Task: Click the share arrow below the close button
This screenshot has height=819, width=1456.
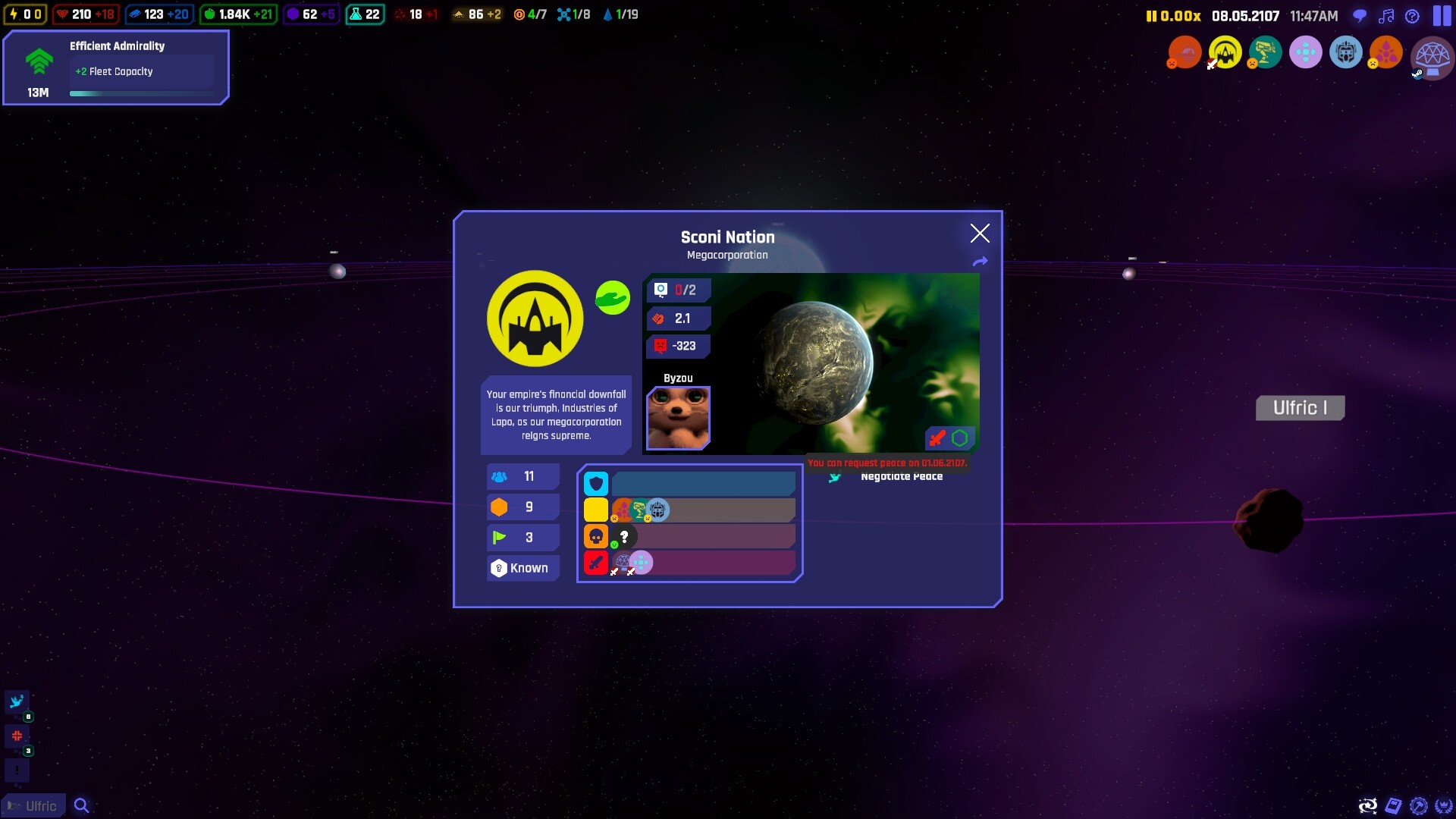Action: [980, 261]
